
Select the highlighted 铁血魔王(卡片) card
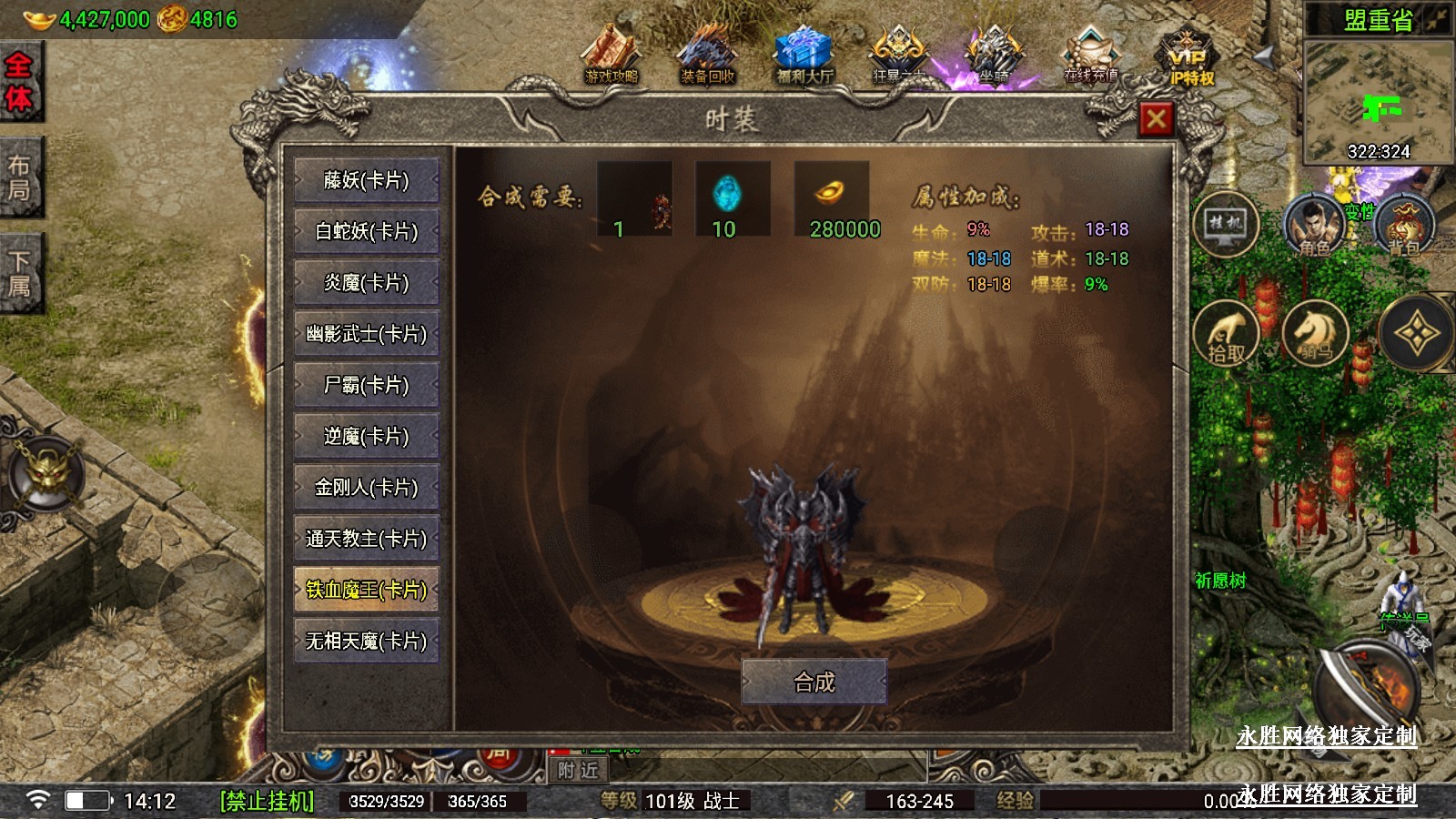[367, 590]
